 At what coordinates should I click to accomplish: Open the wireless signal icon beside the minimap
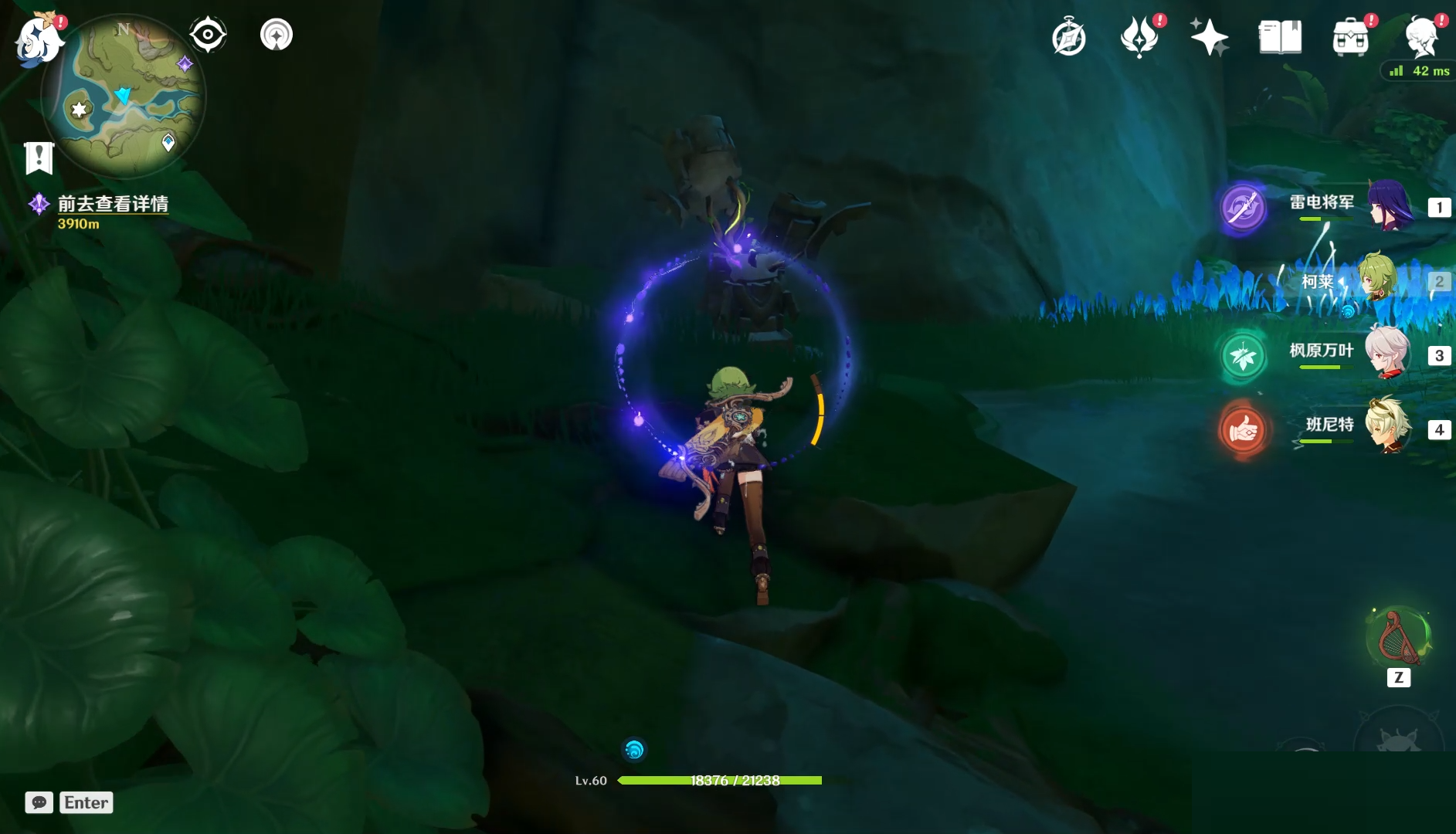click(277, 35)
